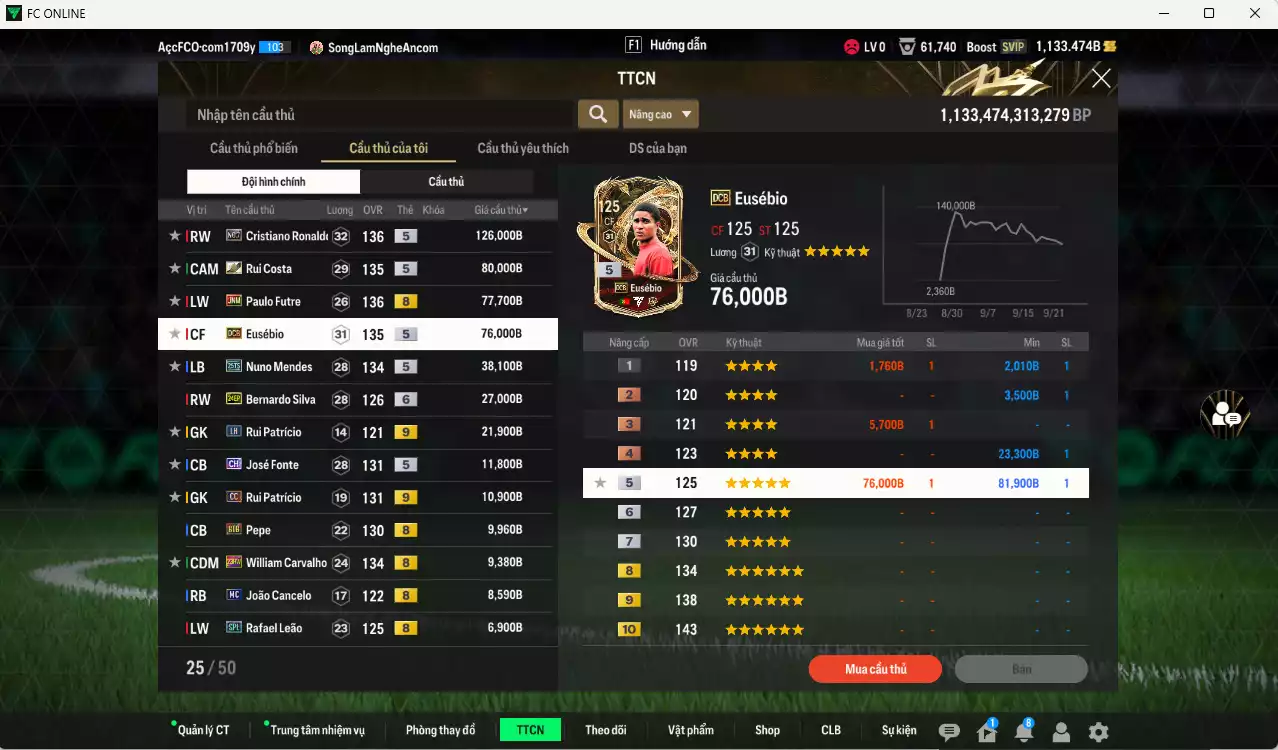The width and height of the screenshot is (1278, 750).
Task: Click the red Mua cầu thủ button
Action: pos(875,669)
